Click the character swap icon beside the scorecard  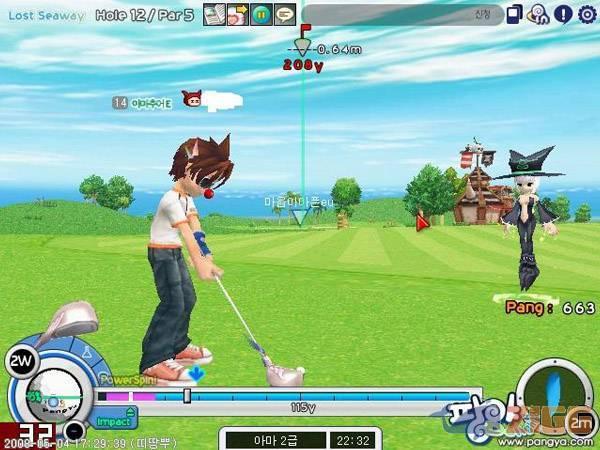[236, 14]
